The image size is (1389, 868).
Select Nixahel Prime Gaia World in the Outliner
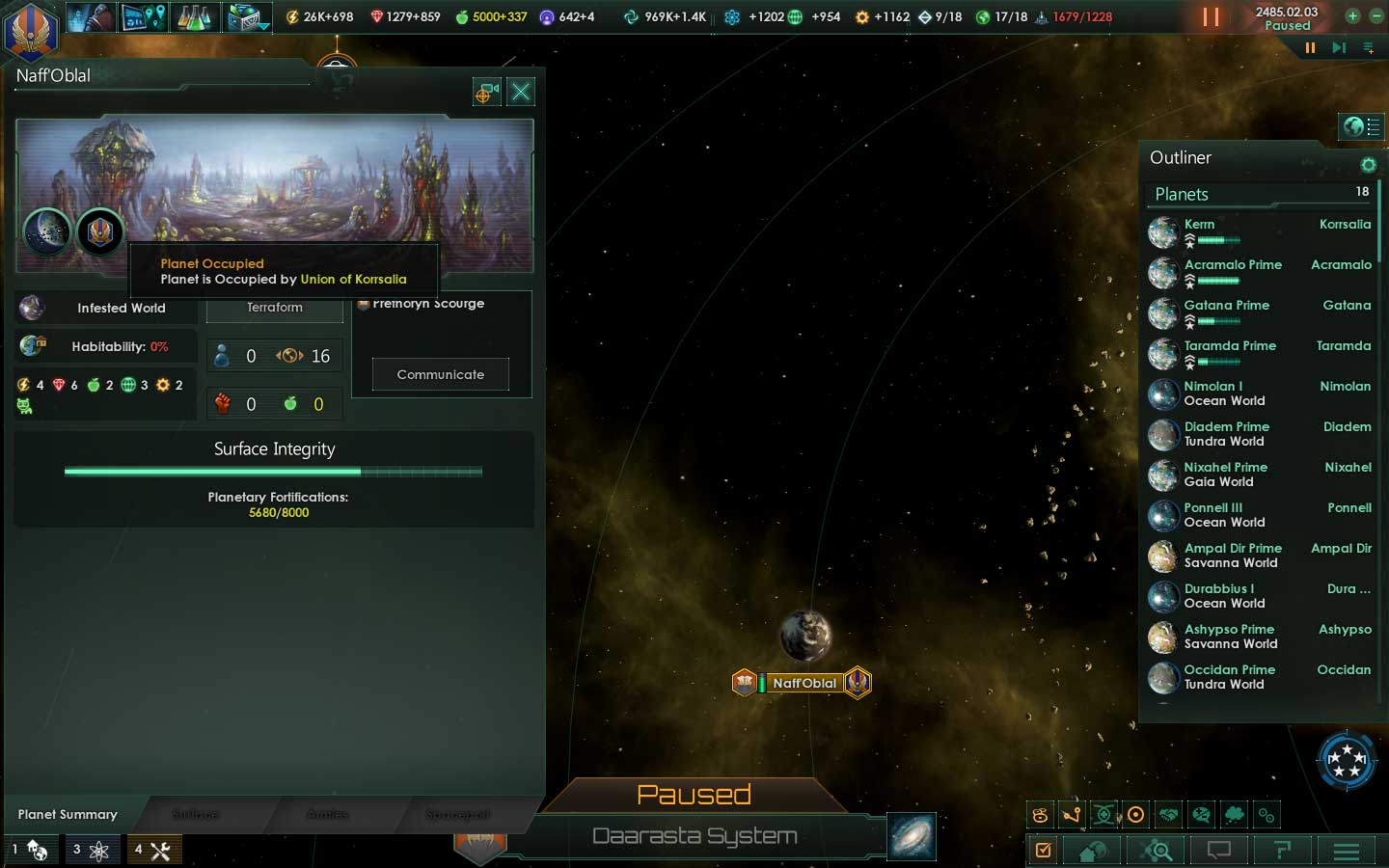click(x=1225, y=475)
